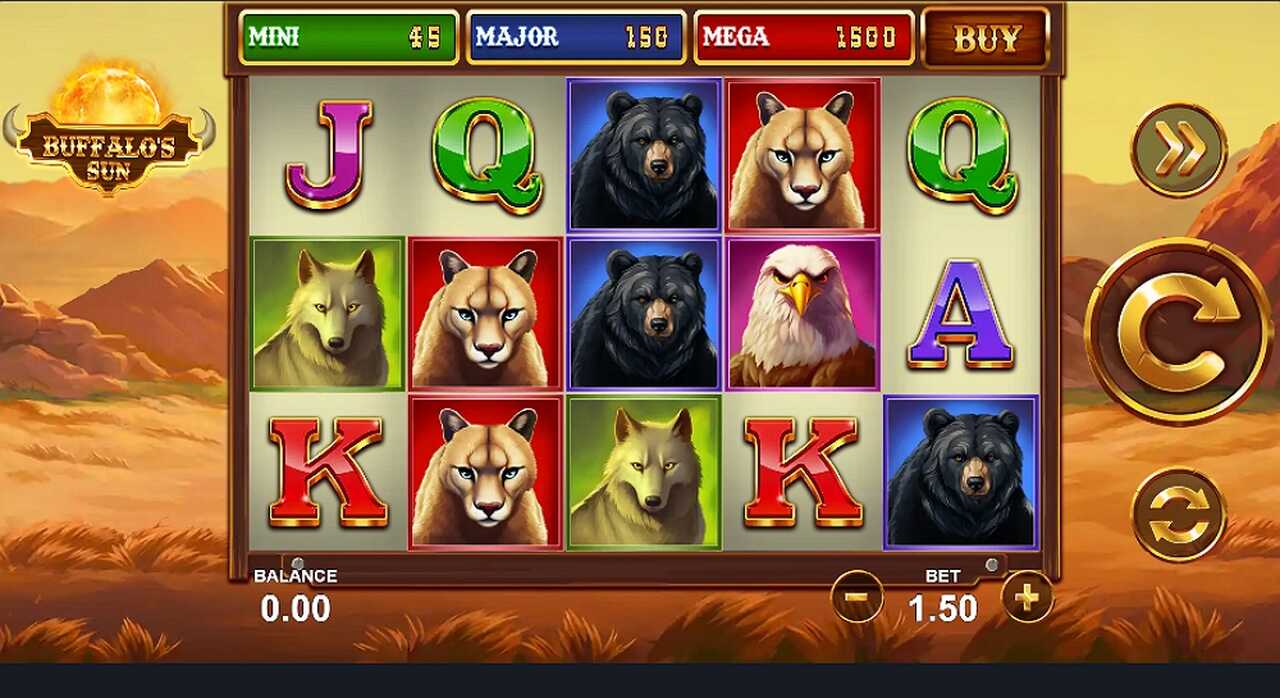Decrease the bet with the minus button
Image resolution: width=1280 pixels, height=698 pixels.
click(857, 597)
